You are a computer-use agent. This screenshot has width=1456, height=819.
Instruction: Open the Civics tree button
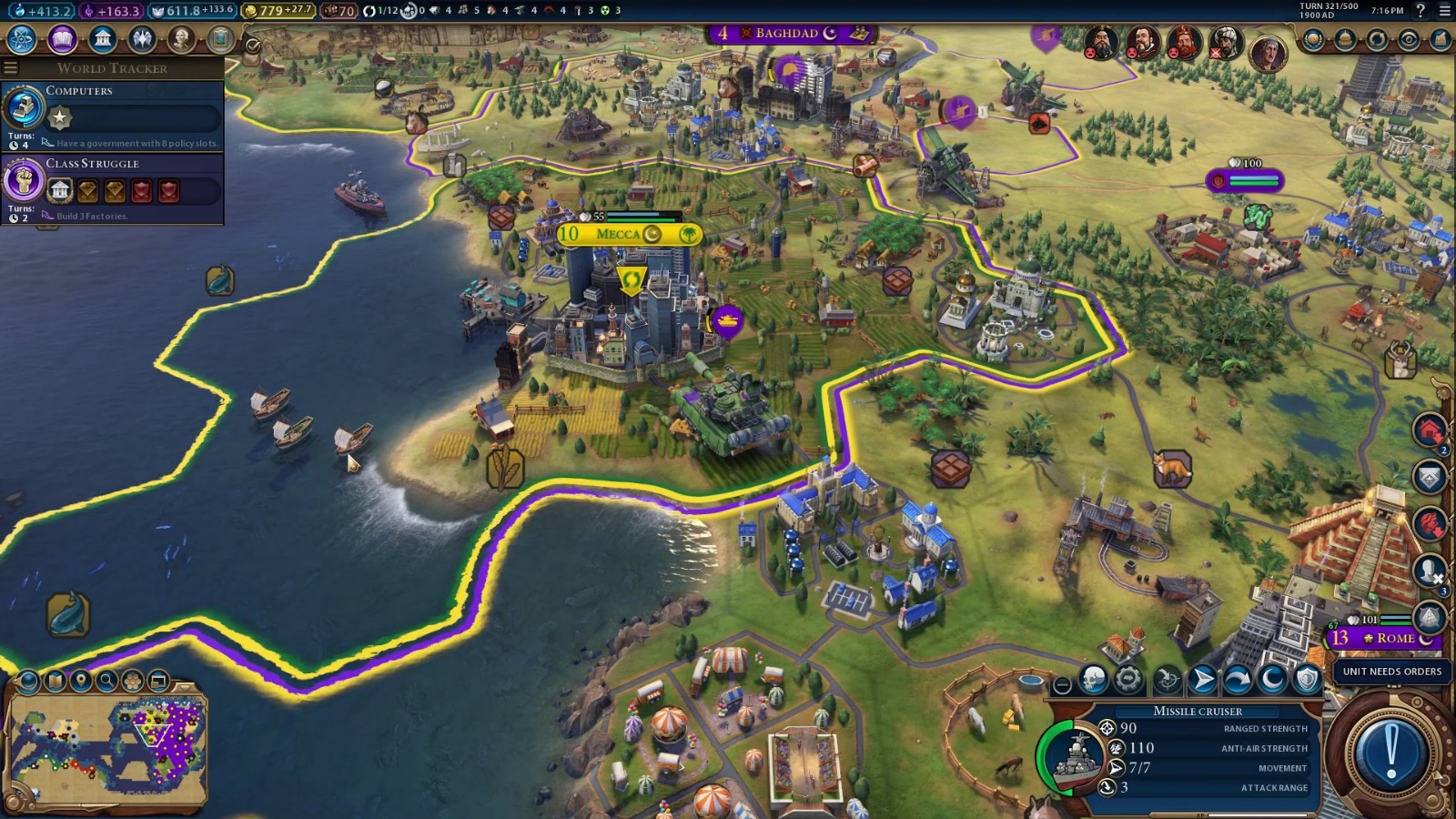coord(62,39)
